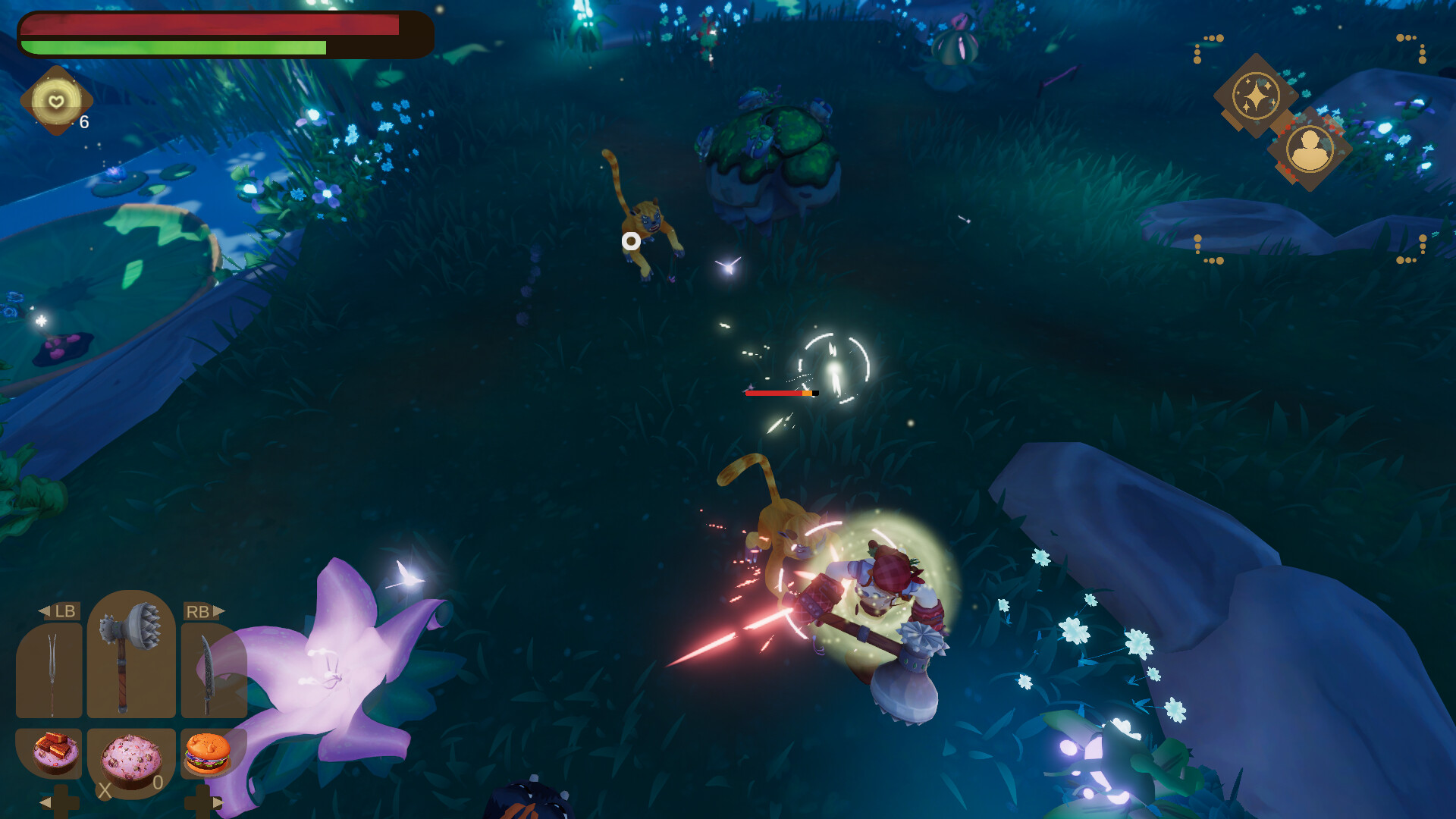1456x819 pixels.
Task: Select the burger food slot
Action: point(206,753)
